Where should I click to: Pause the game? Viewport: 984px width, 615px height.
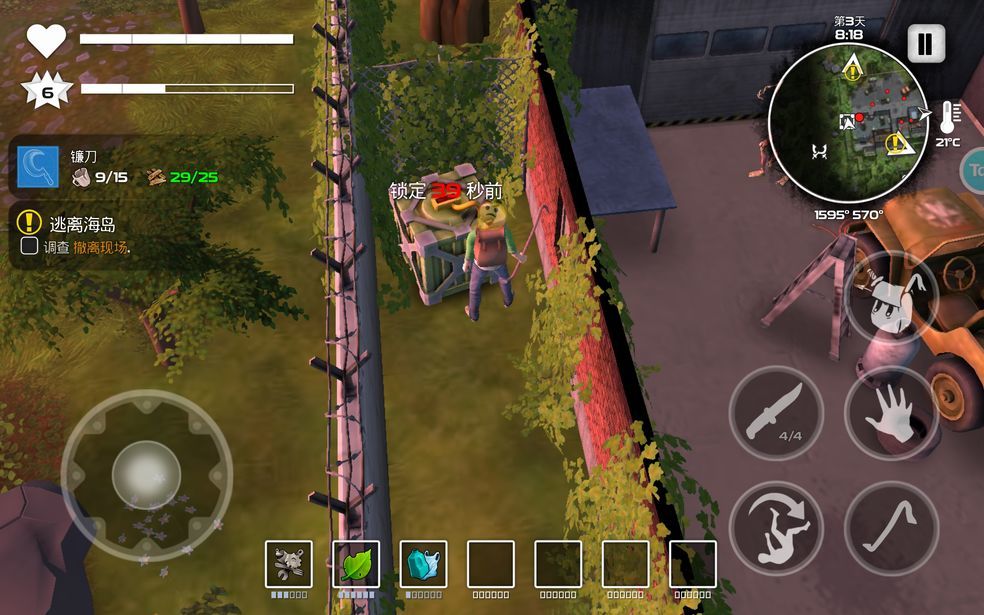coord(925,44)
